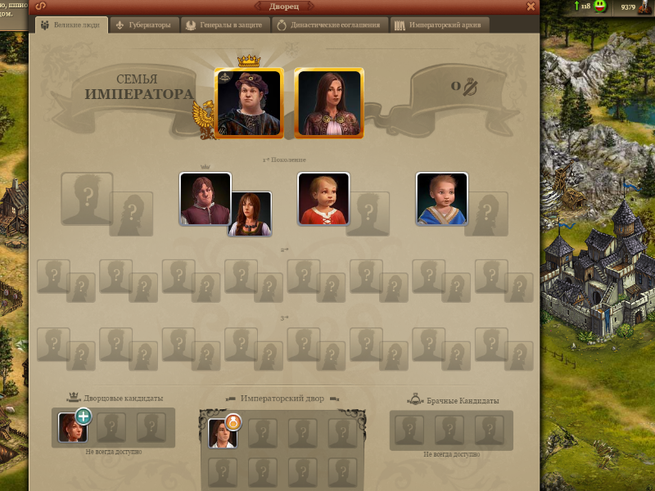Click the green smiley happiness icon
This screenshot has width=655, height=491.
[x=599, y=6]
